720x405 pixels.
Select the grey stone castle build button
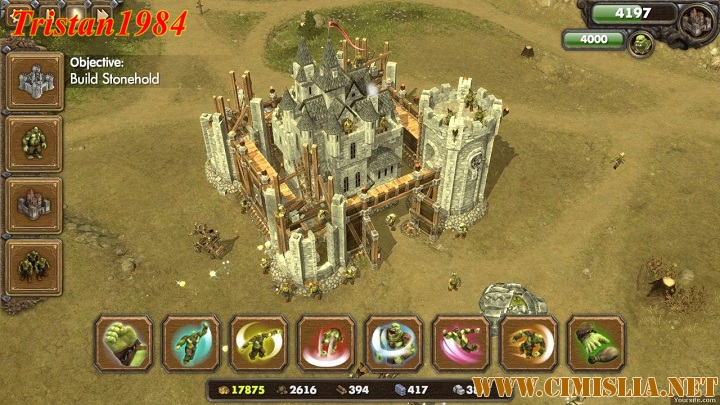(33, 81)
